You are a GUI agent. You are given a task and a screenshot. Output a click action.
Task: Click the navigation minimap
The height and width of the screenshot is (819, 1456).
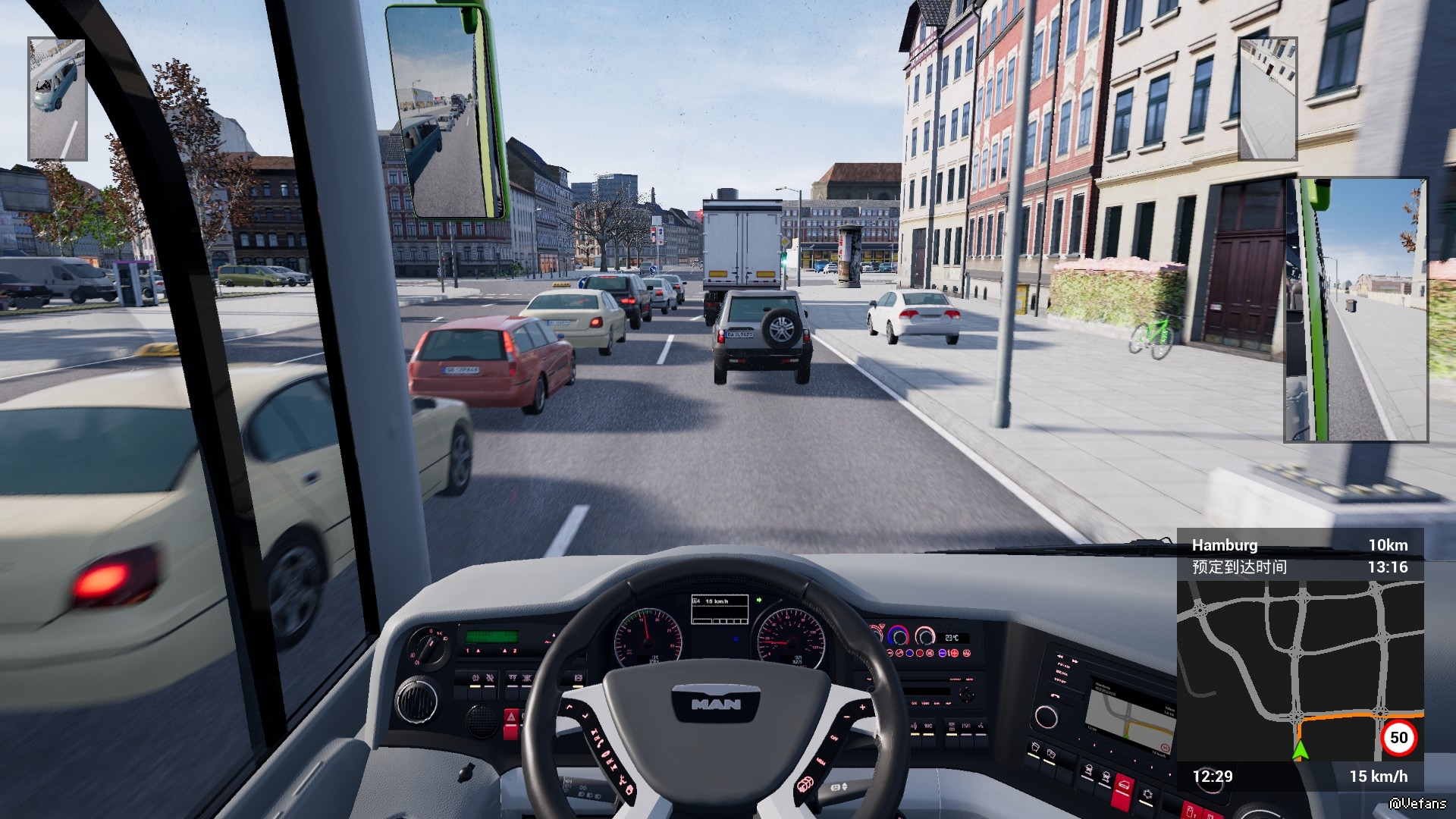point(1299,670)
